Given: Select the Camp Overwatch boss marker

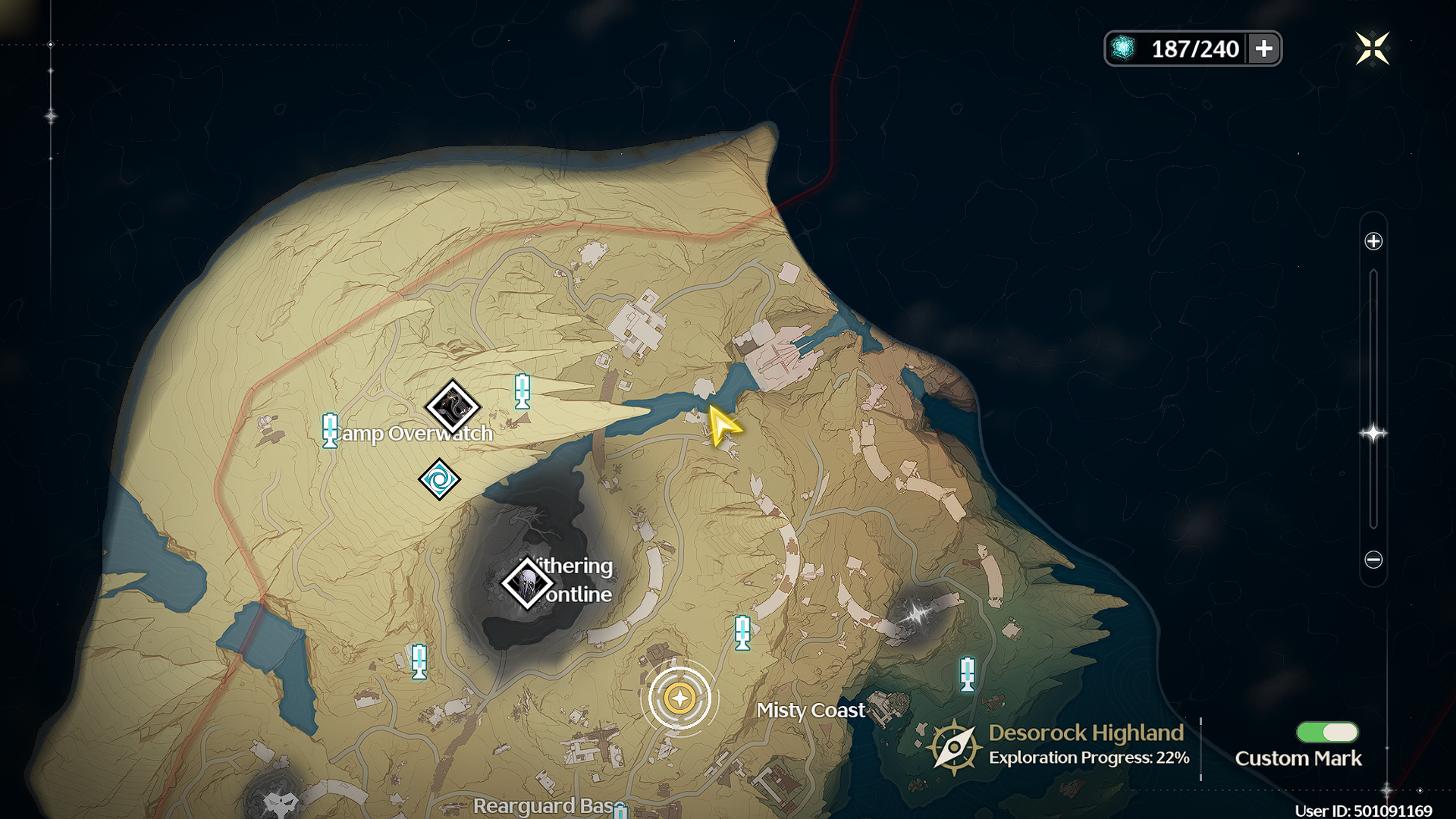Looking at the screenshot, I should (x=453, y=407).
